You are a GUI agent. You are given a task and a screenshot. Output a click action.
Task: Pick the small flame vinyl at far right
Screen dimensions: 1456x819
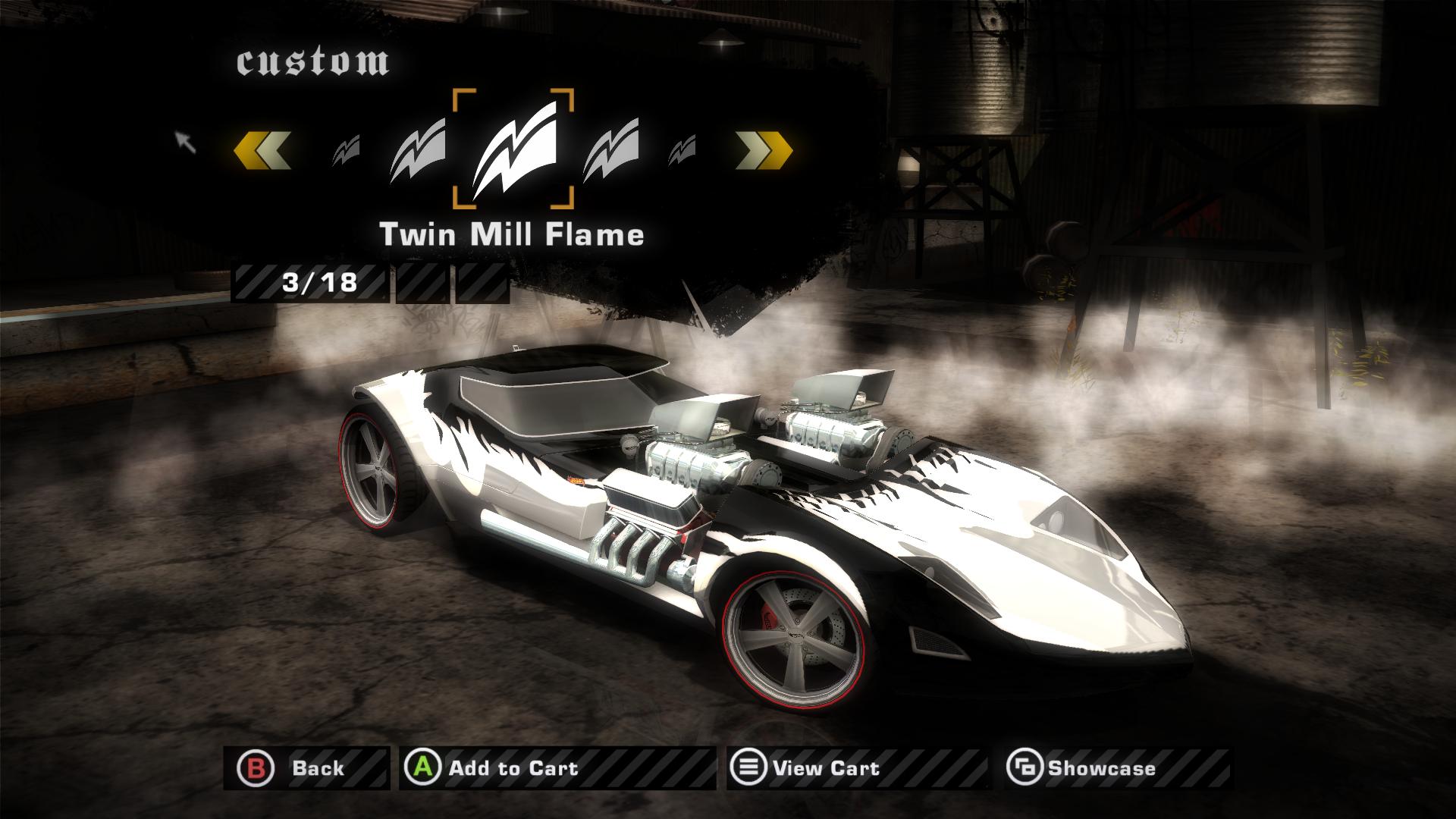coord(683,148)
